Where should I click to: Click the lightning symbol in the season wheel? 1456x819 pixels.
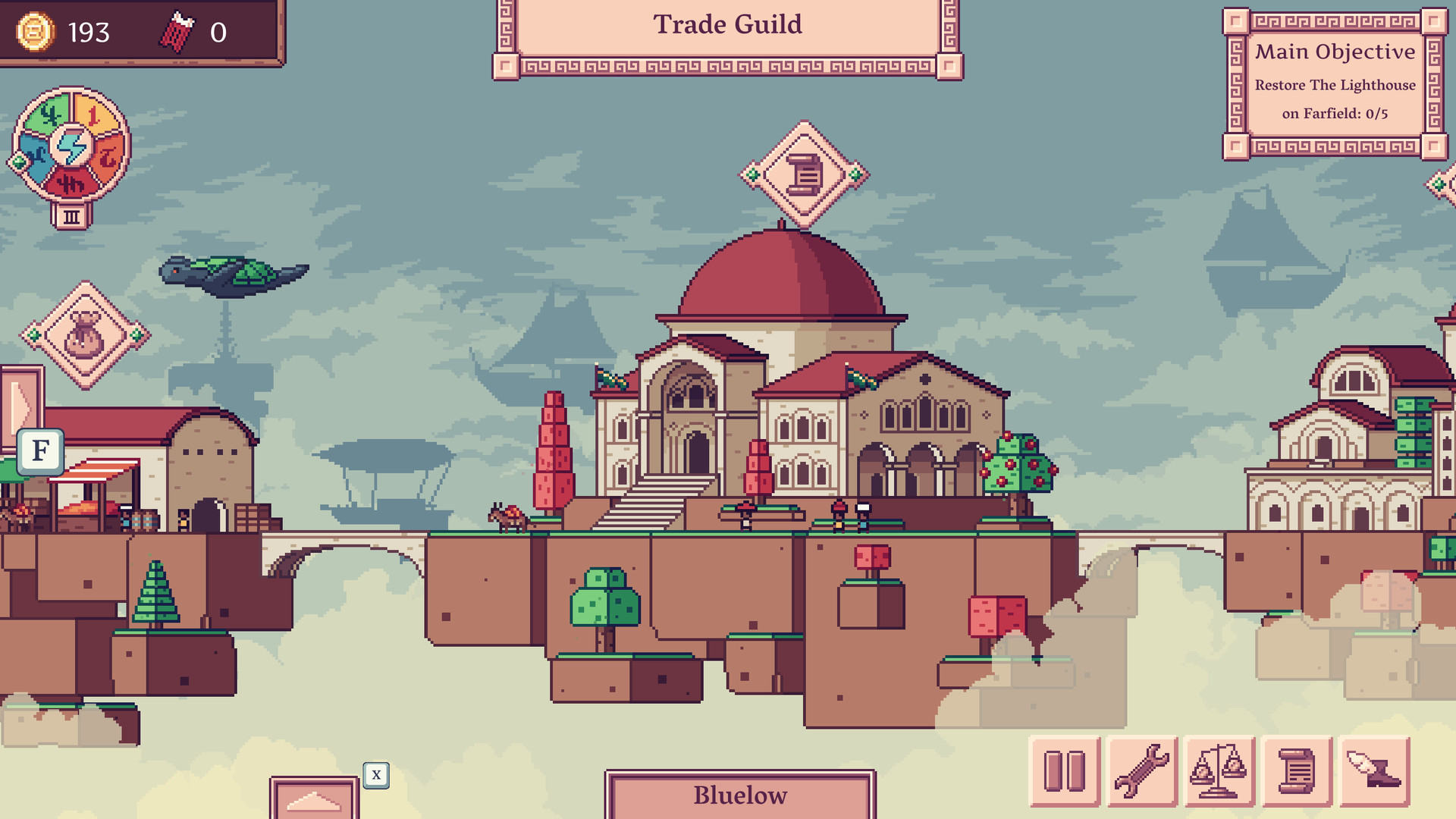coord(71,146)
